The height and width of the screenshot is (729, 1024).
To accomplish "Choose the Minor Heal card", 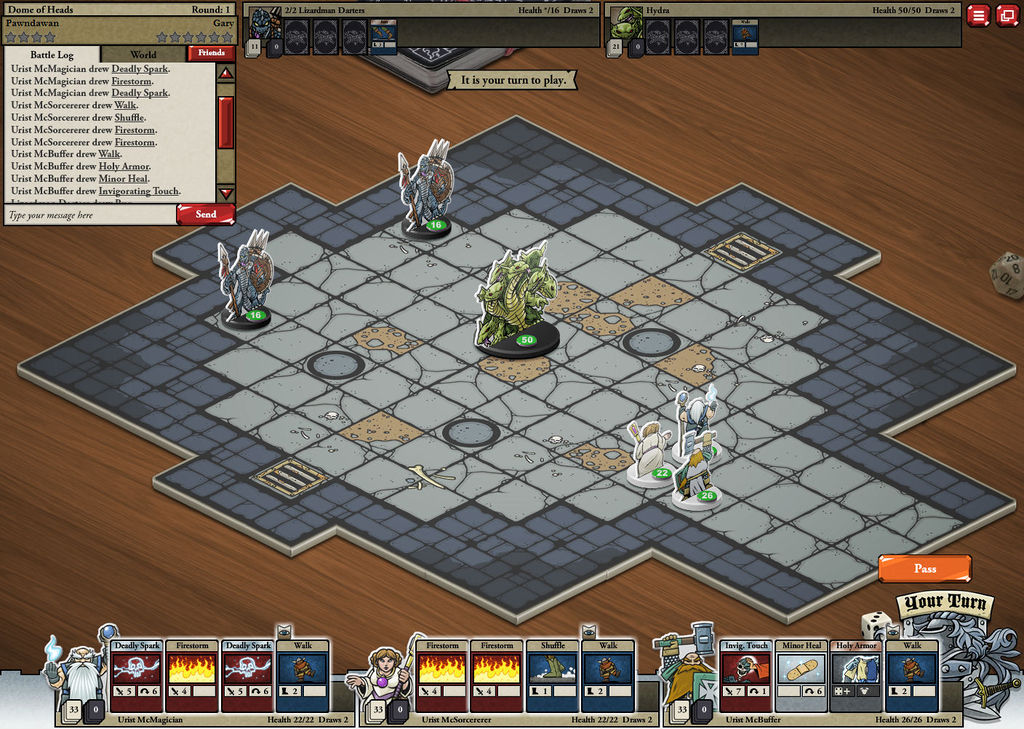I will (x=800, y=675).
